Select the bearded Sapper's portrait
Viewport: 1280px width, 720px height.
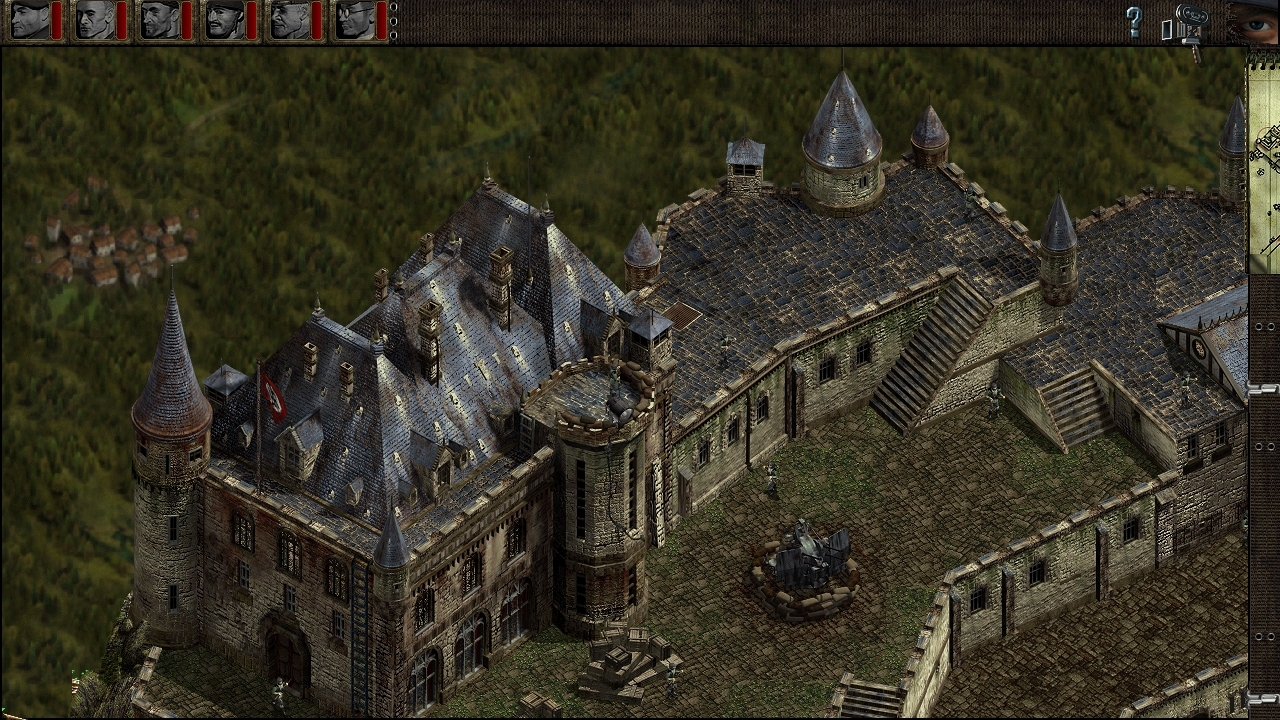point(158,20)
